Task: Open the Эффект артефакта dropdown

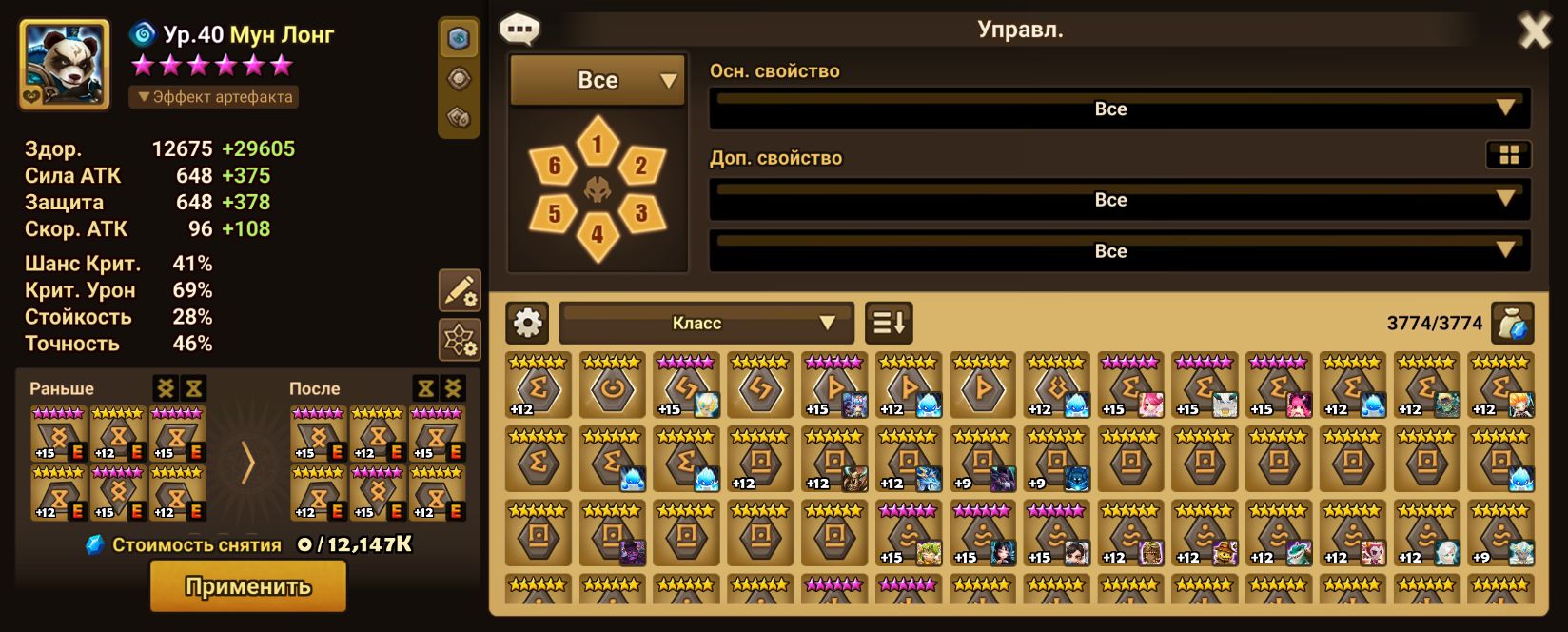Action: pos(214,97)
